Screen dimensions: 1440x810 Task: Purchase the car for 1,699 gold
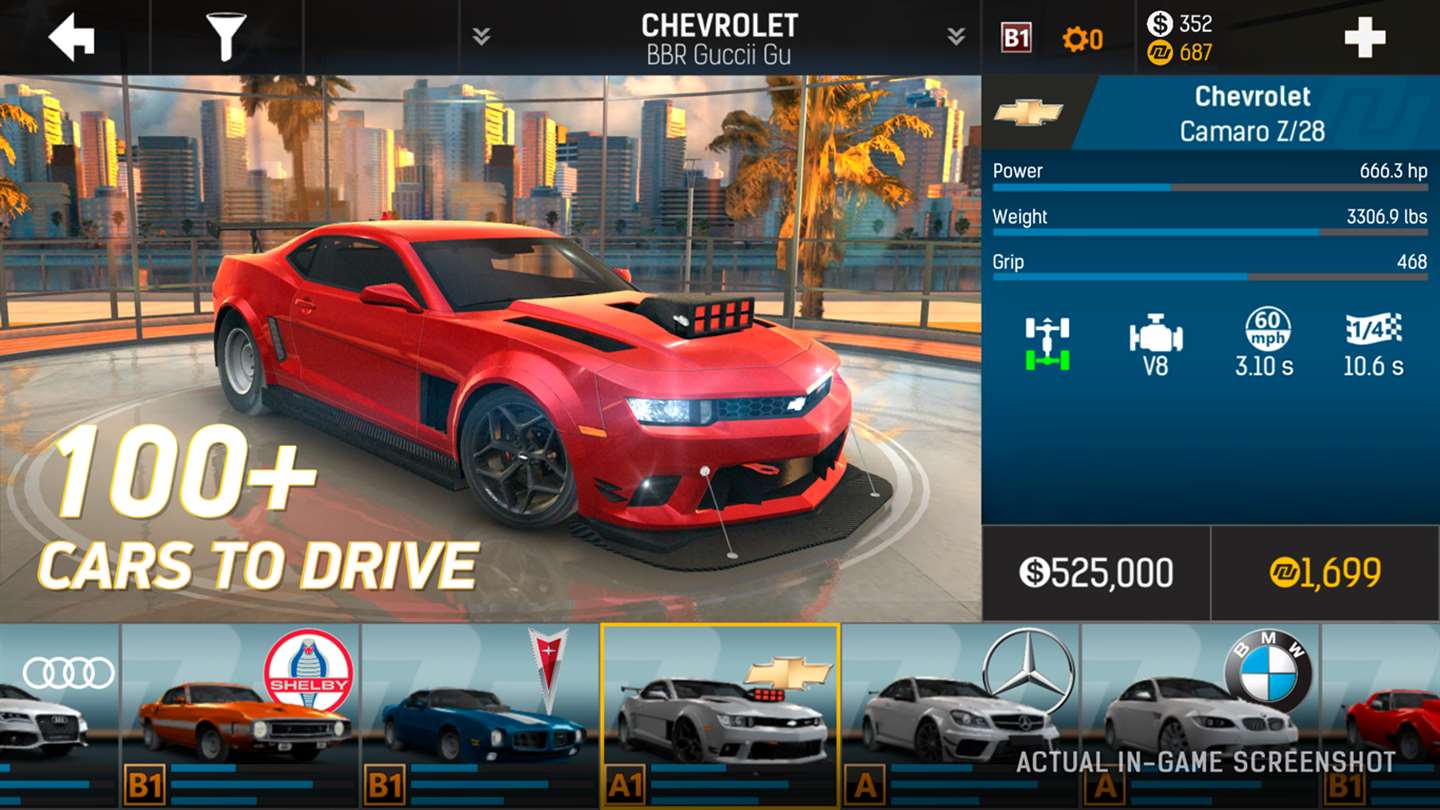(1325, 573)
